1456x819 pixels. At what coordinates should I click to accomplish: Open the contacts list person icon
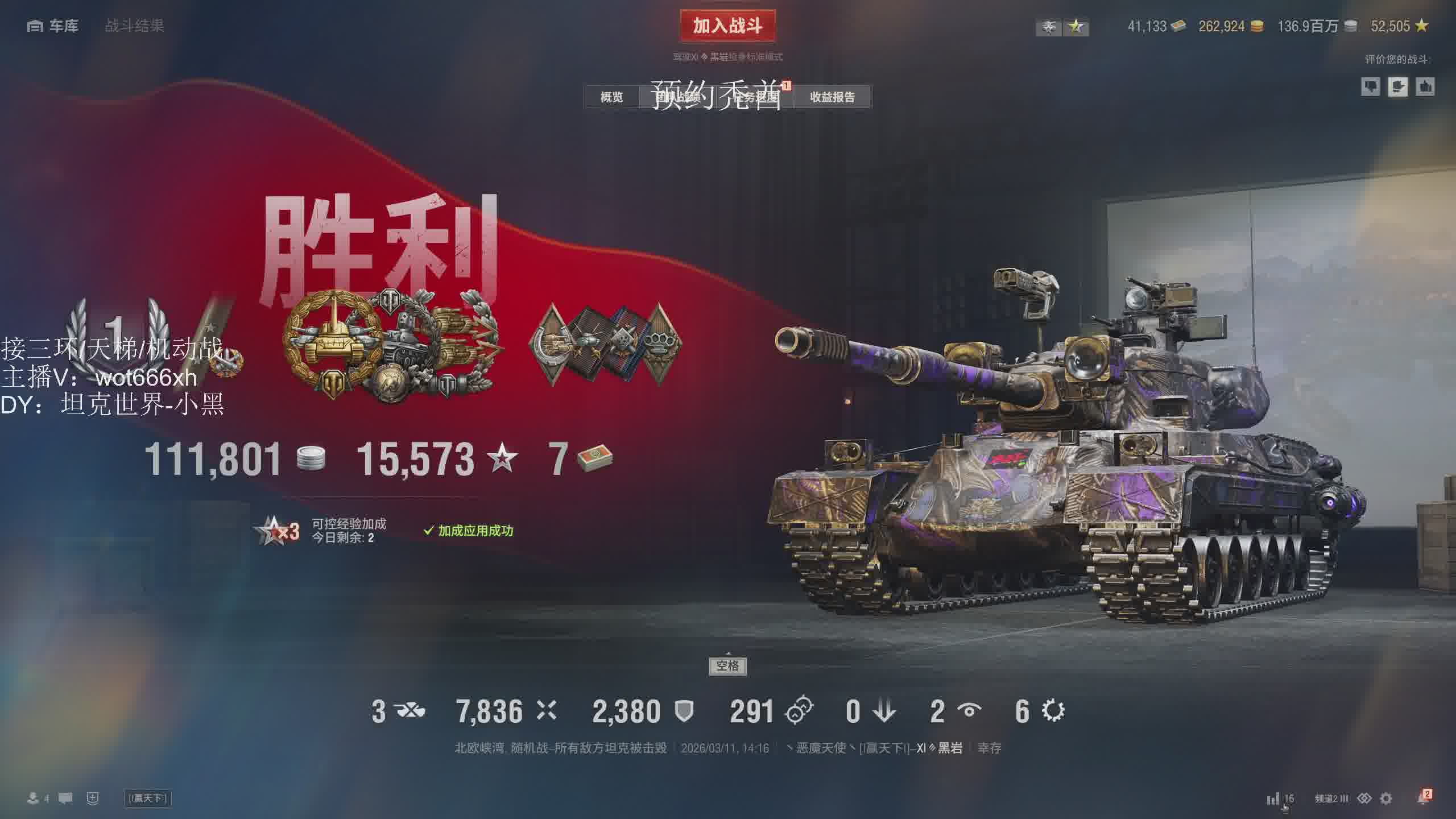point(34,799)
